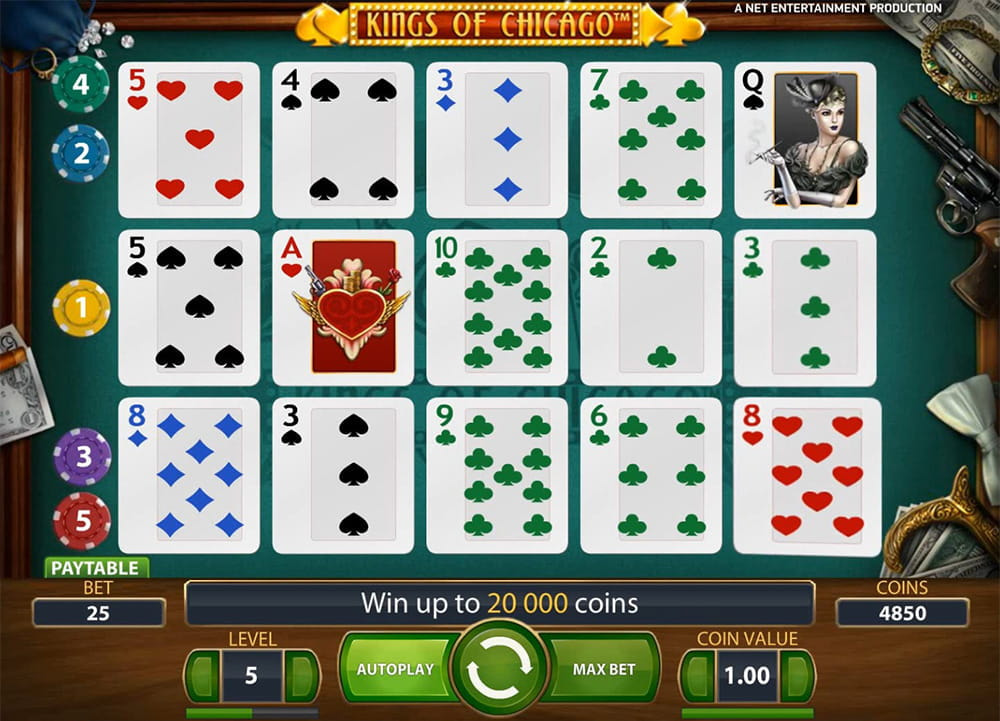Spin using the round green arrows button
This screenshot has width=1000, height=721.
point(499,669)
